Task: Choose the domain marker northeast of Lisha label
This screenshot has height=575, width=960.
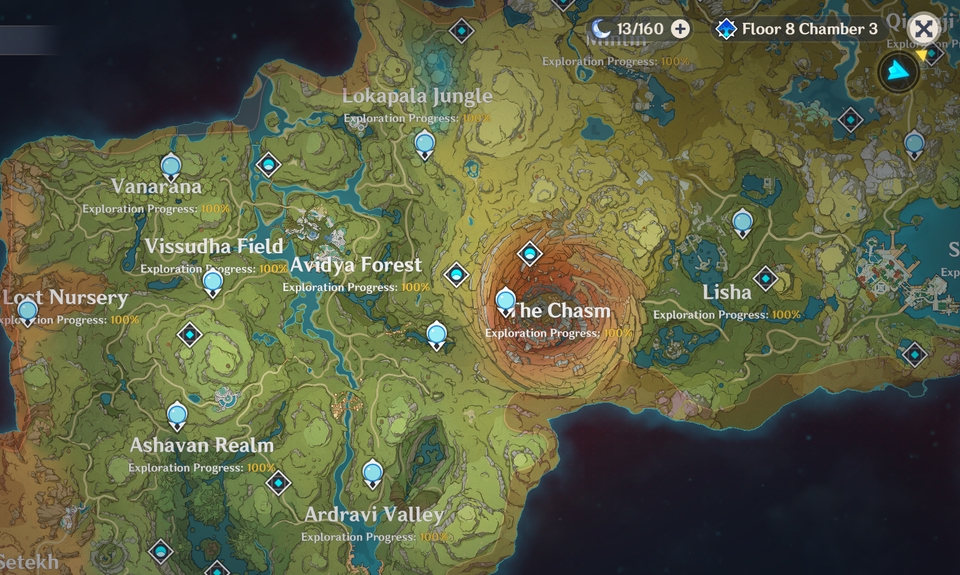Action: tap(765, 278)
